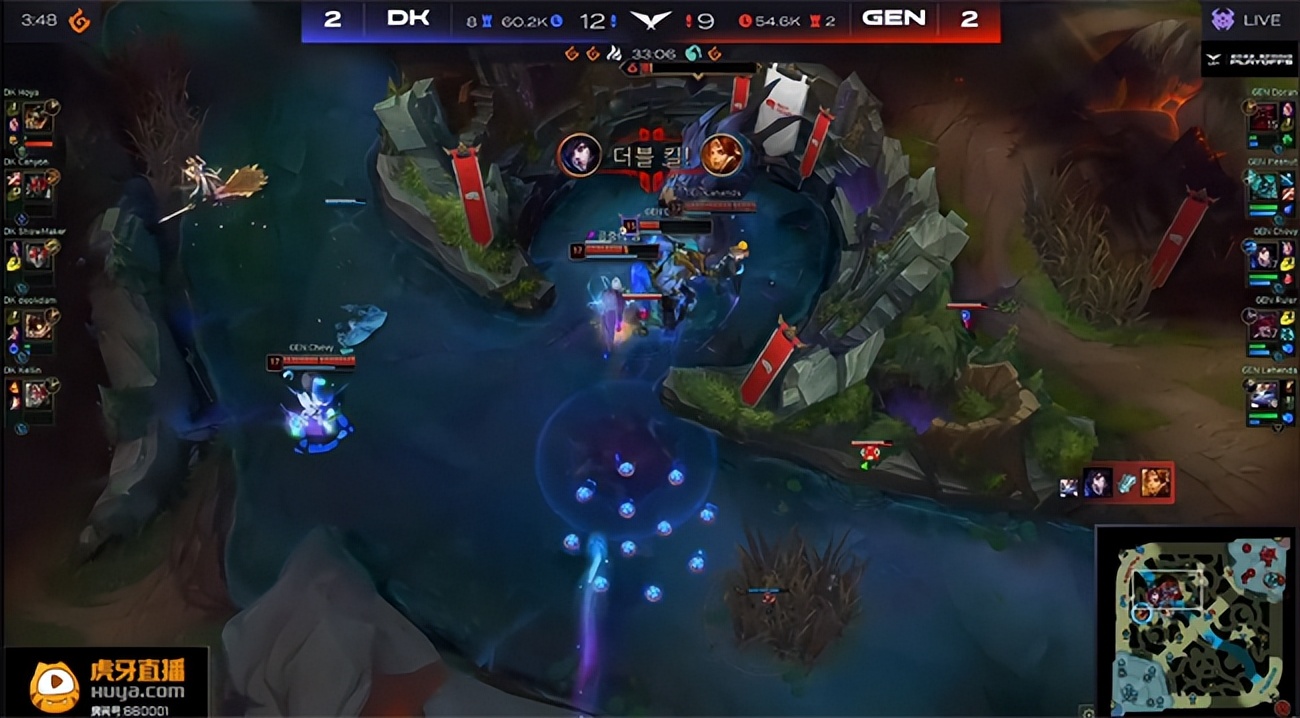Click the LIVE broadcast indicator

pos(1248,20)
